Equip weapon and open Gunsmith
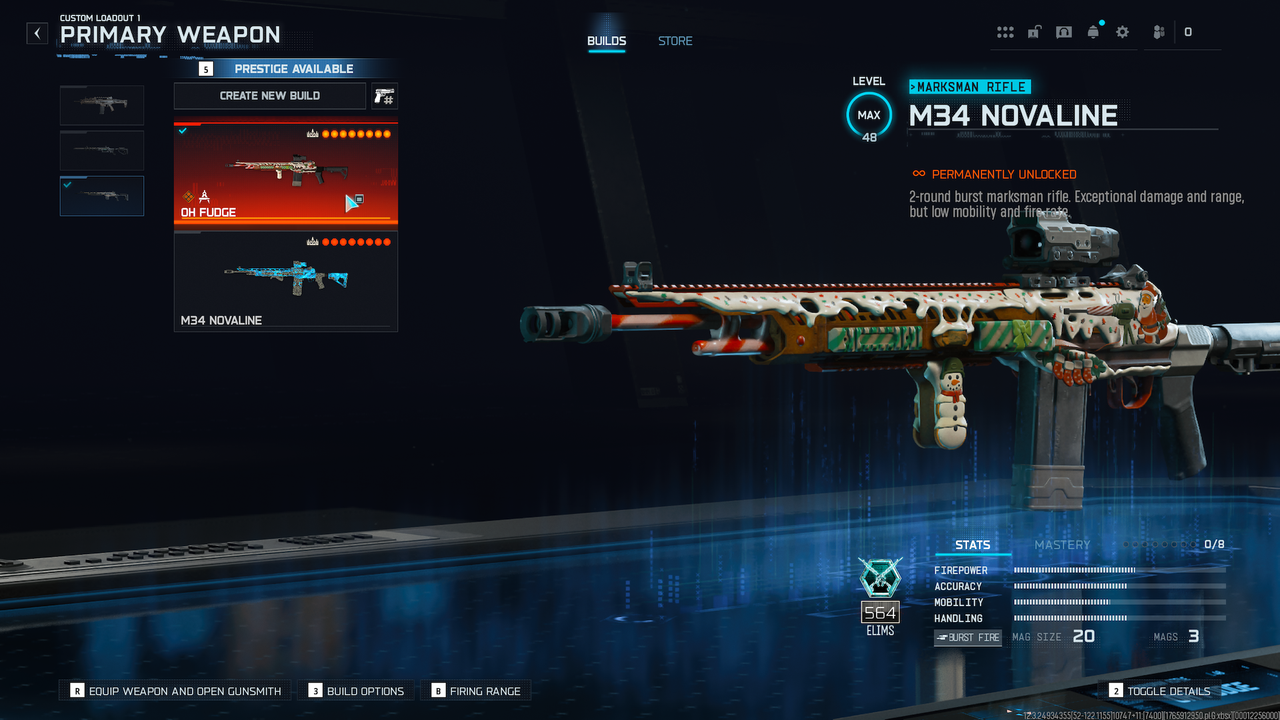This screenshot has width=1280, height=720. [177, 691]
